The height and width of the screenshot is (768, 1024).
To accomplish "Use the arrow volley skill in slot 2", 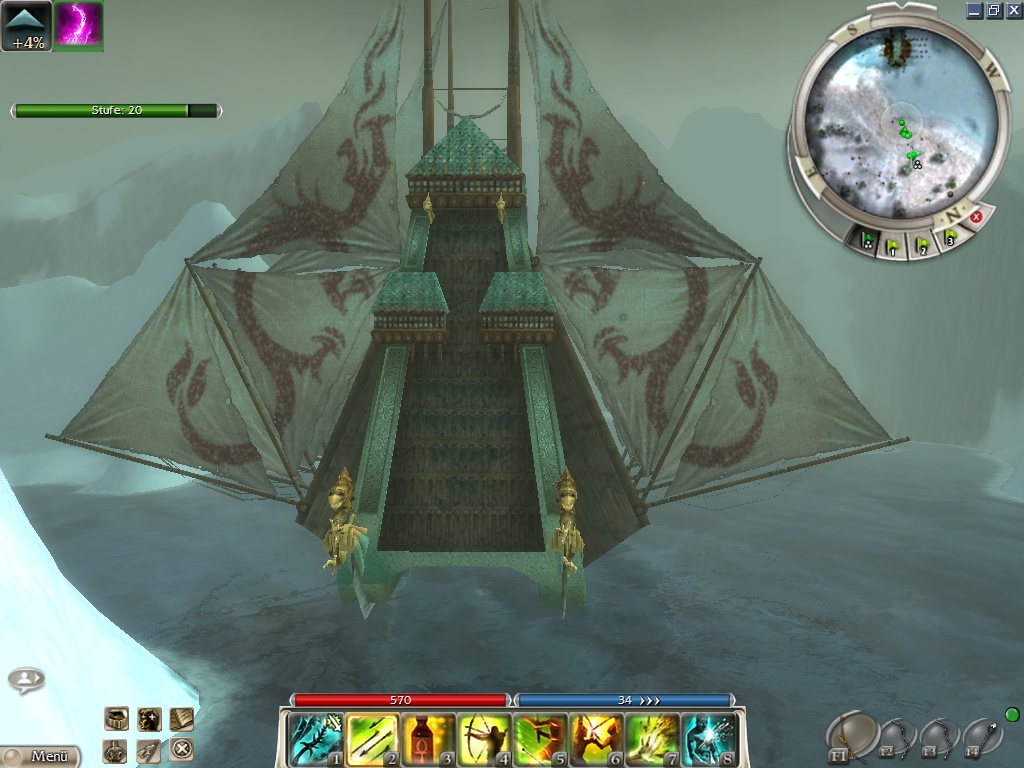I will [373, 740].
